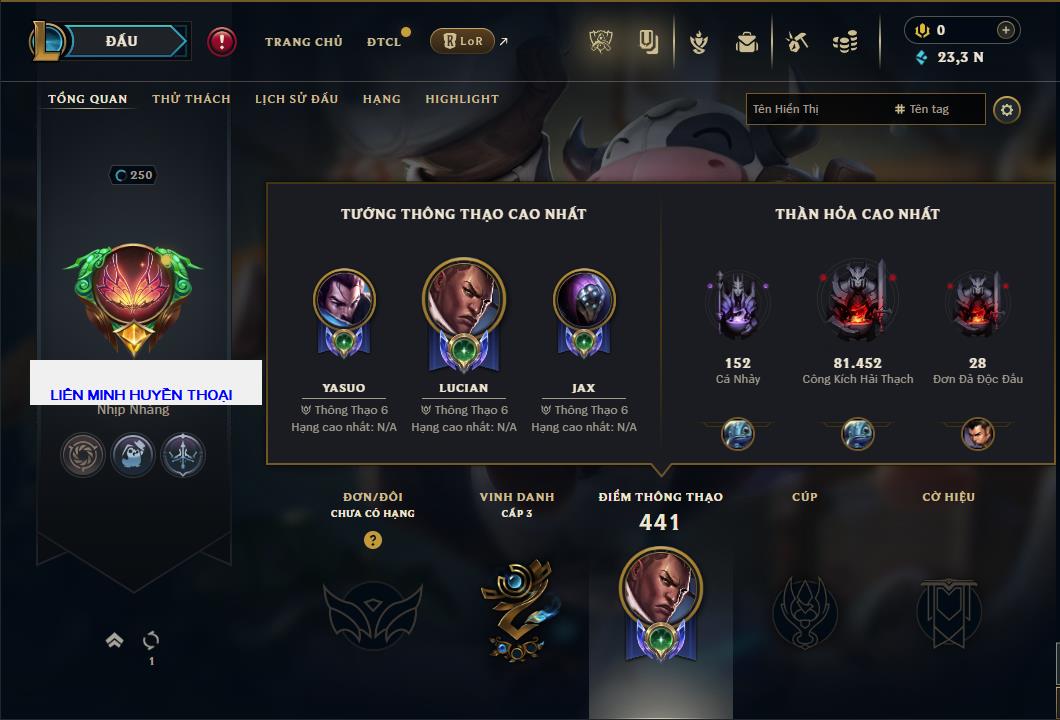Open the backpack collection icon

(746, 42)
